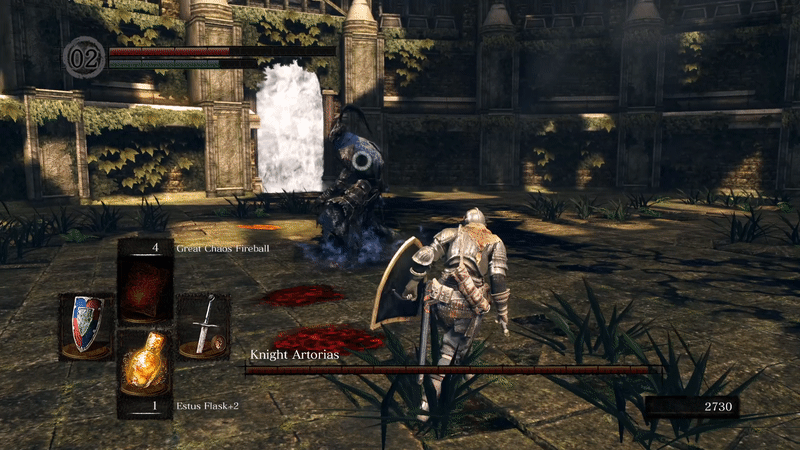The image size is (800, 450).
Task: Choose the sword weapon slot
Action: [204, 326]
